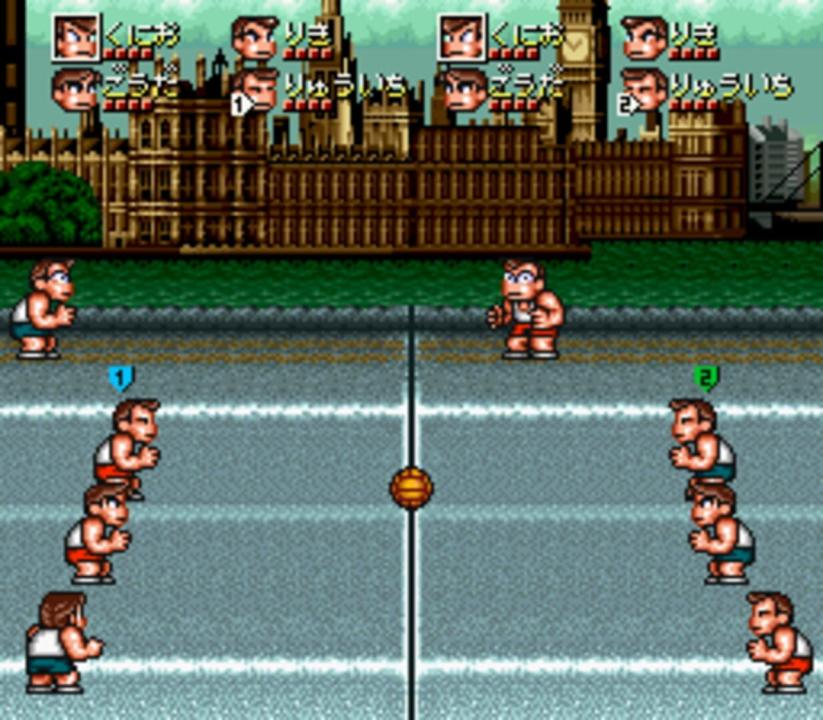Select player 1's りゅういち portrait
Image resolution: width=823 pixels, height=720 pixels.
(259, 88)
